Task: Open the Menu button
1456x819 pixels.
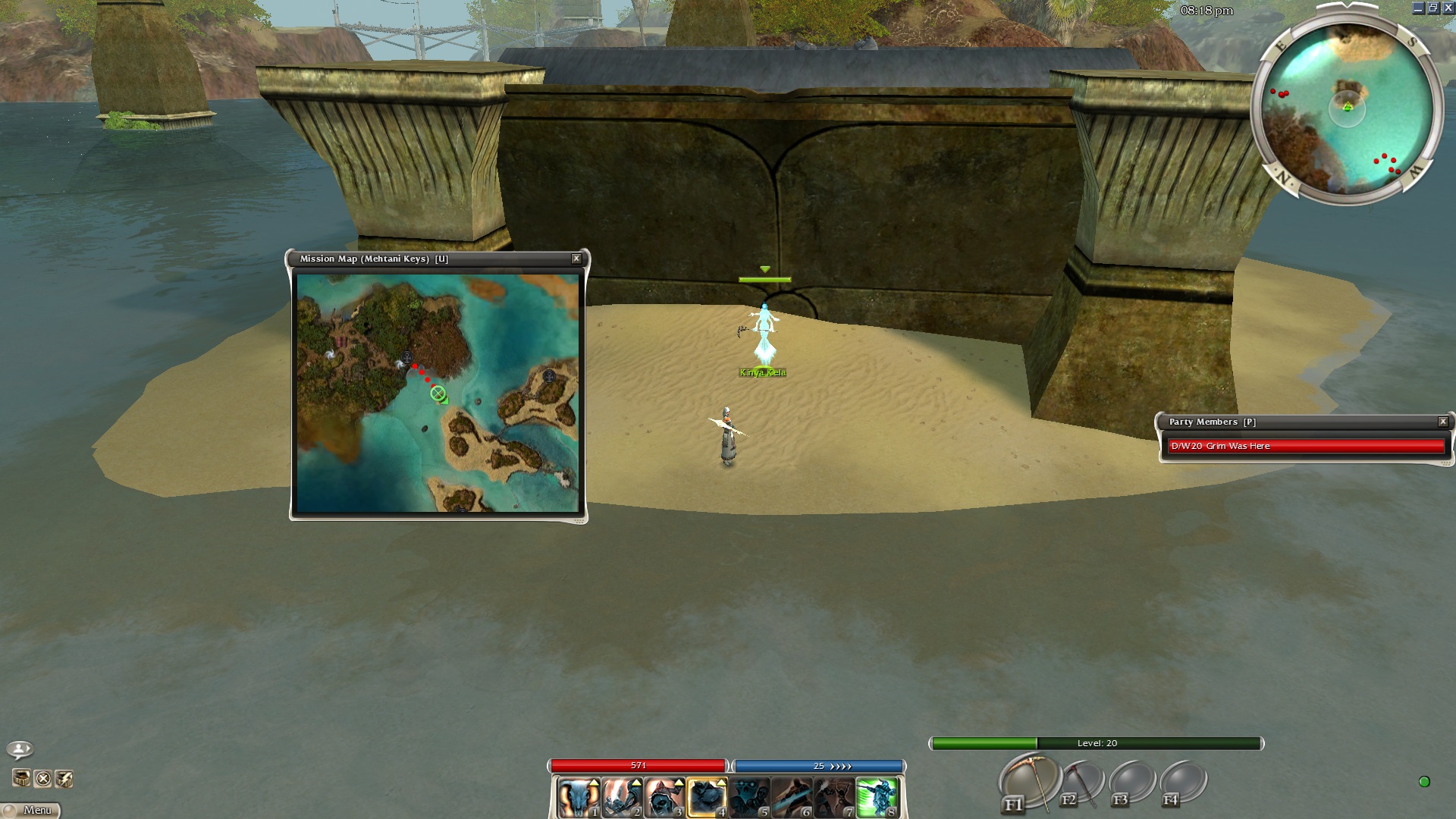Action: click(x=31, y=810)
